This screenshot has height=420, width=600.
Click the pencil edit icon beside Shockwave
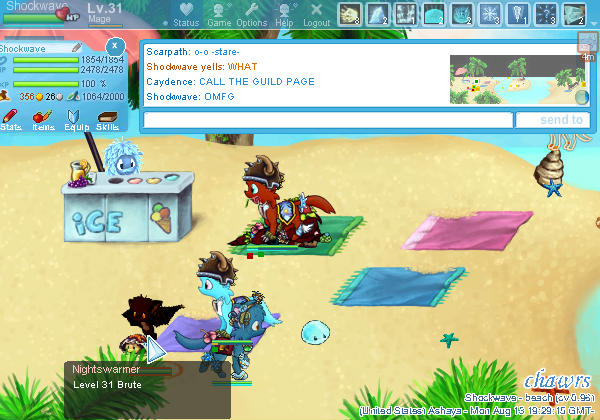pos(77,47)
